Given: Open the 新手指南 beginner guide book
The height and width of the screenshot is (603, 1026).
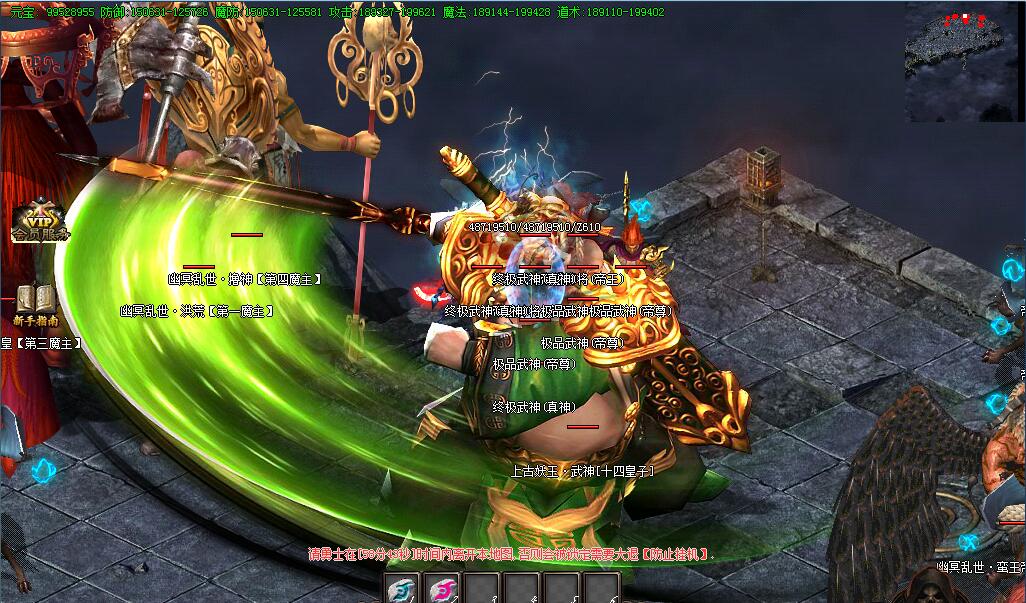Looking at the screenshot, I should pos(36,303).
